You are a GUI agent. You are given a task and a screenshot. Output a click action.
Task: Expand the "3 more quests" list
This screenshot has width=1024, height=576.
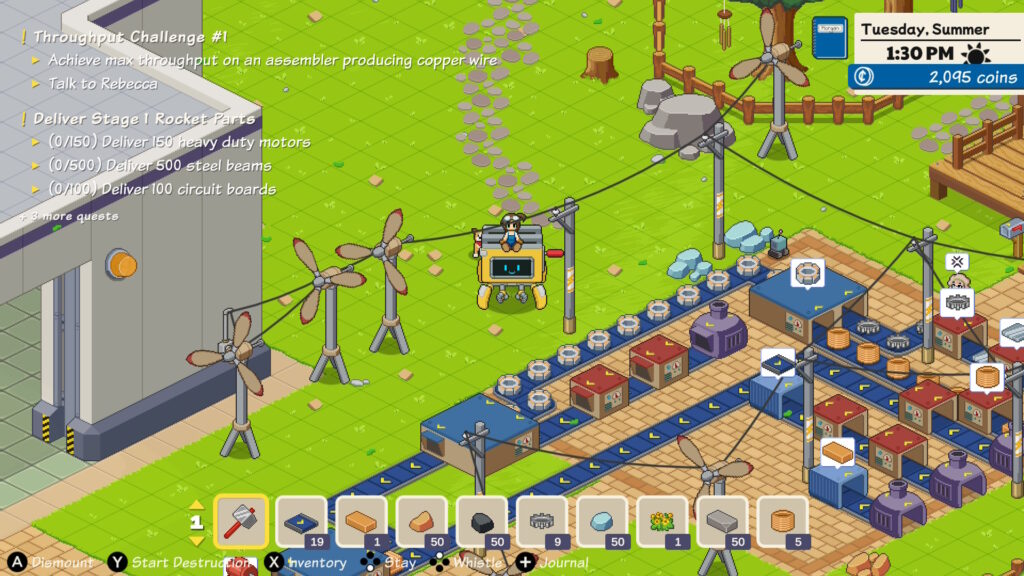(68, 216)
